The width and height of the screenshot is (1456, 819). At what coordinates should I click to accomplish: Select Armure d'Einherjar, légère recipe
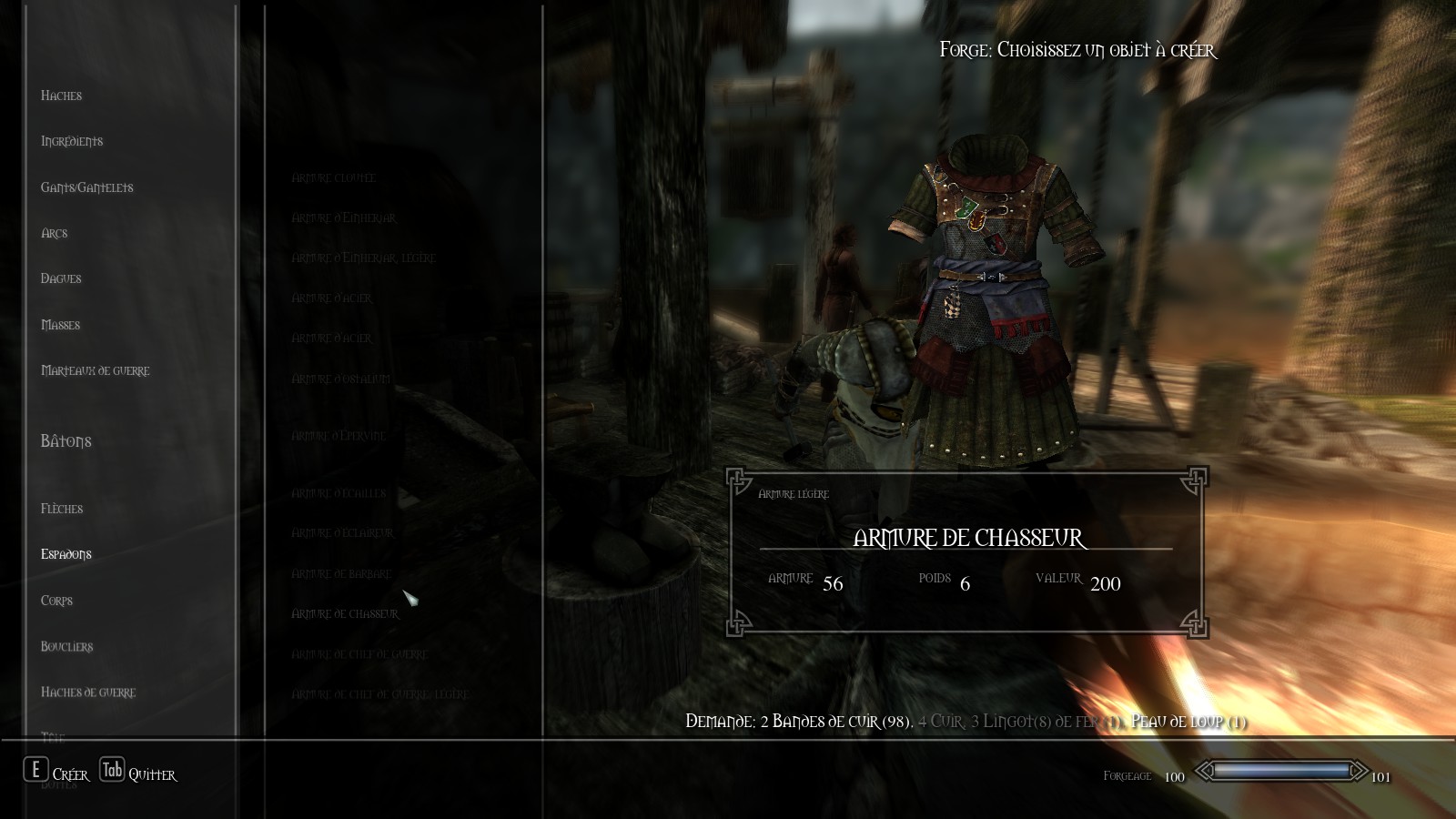[x=363, y=258]
